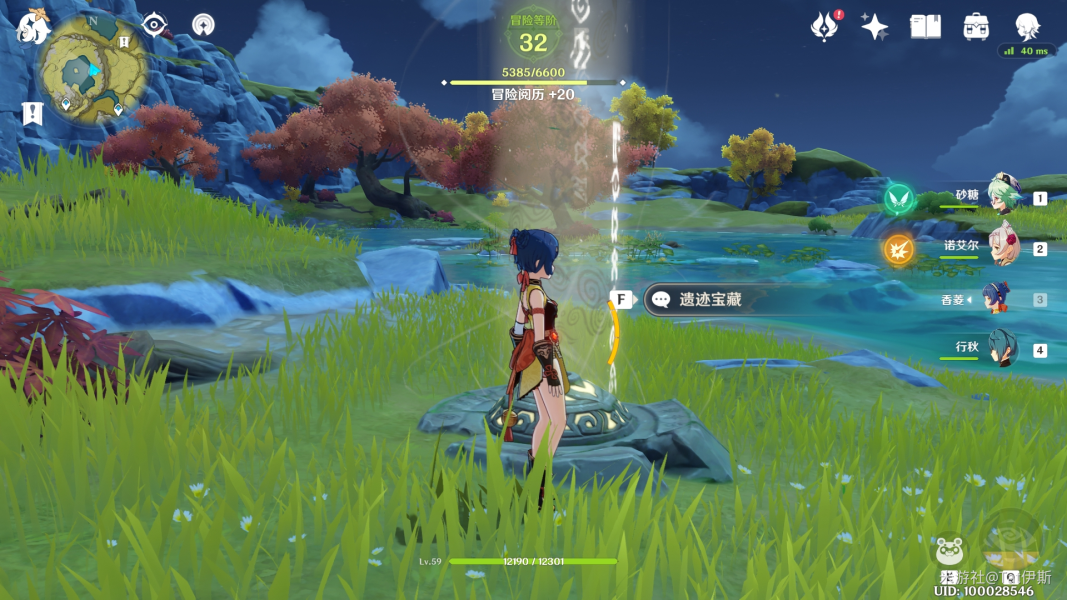
Task: Trigger 砂糖's green elemental burst icon
Action: click(900, 197)
